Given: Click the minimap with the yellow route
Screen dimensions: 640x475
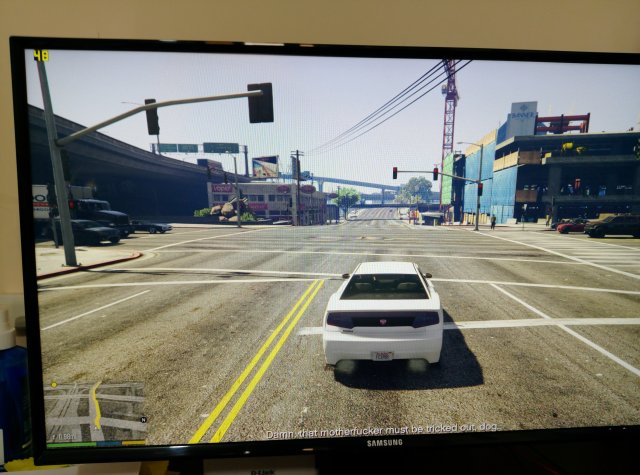Looking at the screenshot, I should (x=95, y=412).
